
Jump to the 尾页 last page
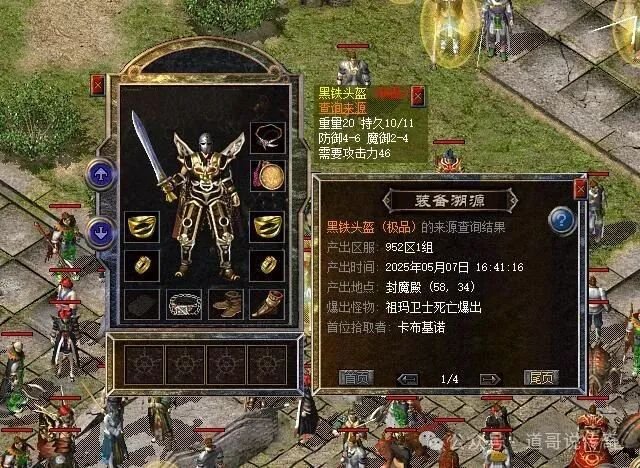coord(540,378)
